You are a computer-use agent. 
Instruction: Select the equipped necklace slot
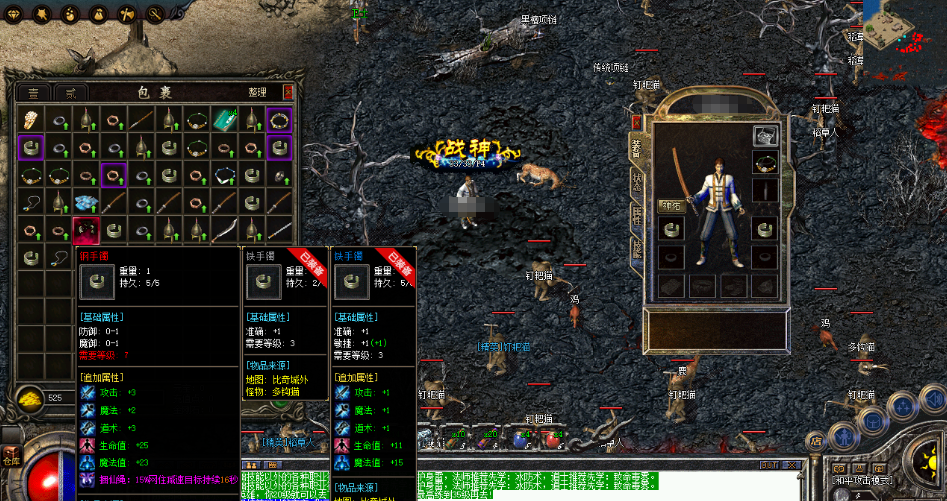[765, 163]
